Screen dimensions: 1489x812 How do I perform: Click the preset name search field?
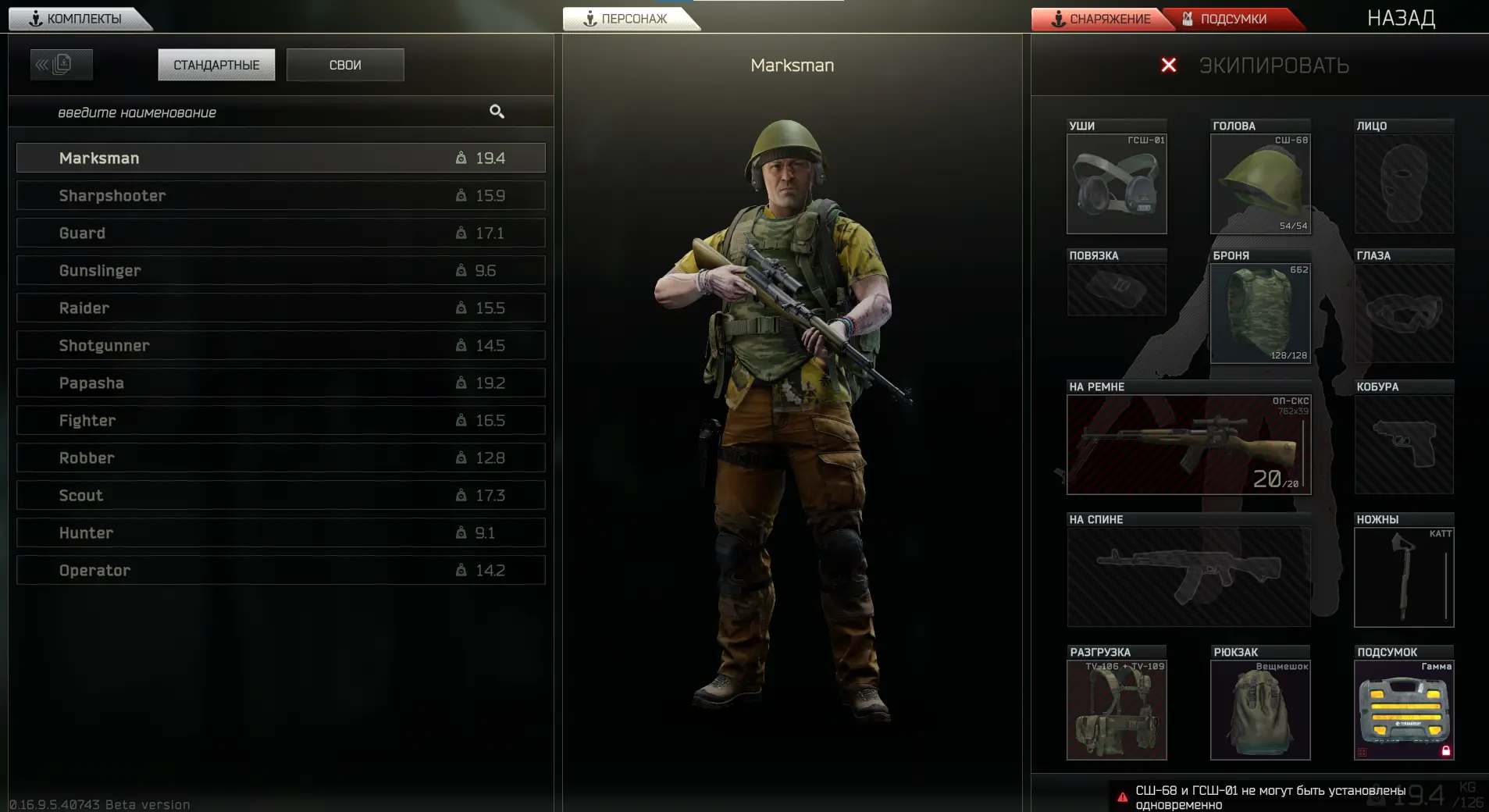(x=265, y=112)
